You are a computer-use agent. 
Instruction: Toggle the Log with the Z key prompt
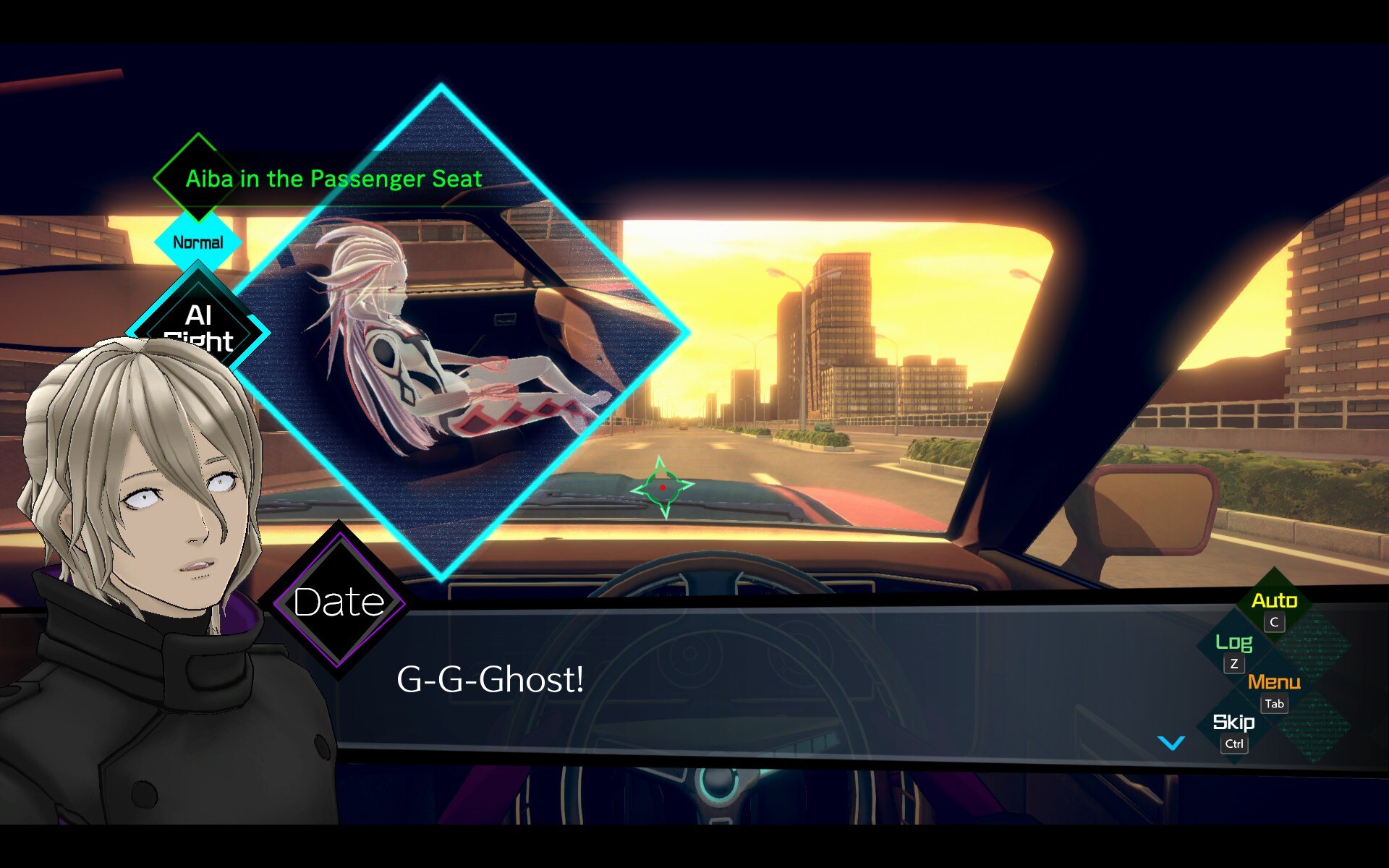[x=1233, y=664]
